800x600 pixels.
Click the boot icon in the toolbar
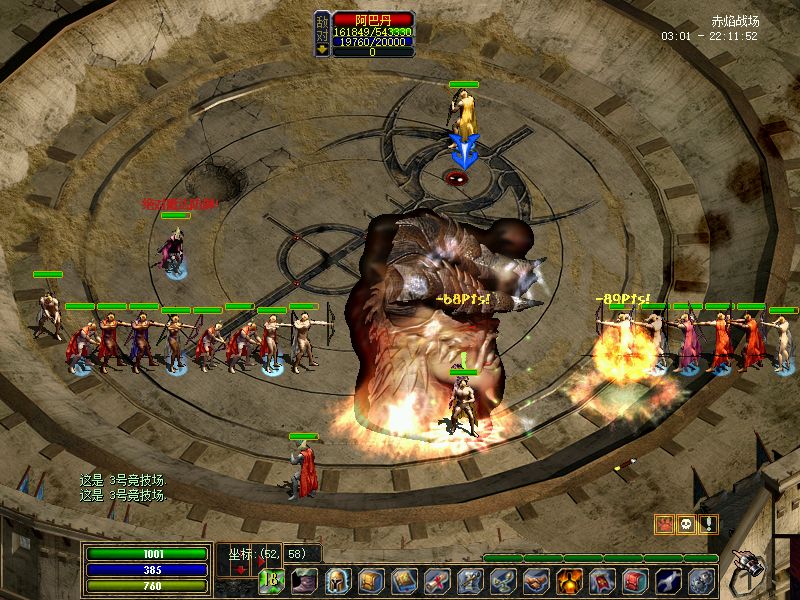304,580
